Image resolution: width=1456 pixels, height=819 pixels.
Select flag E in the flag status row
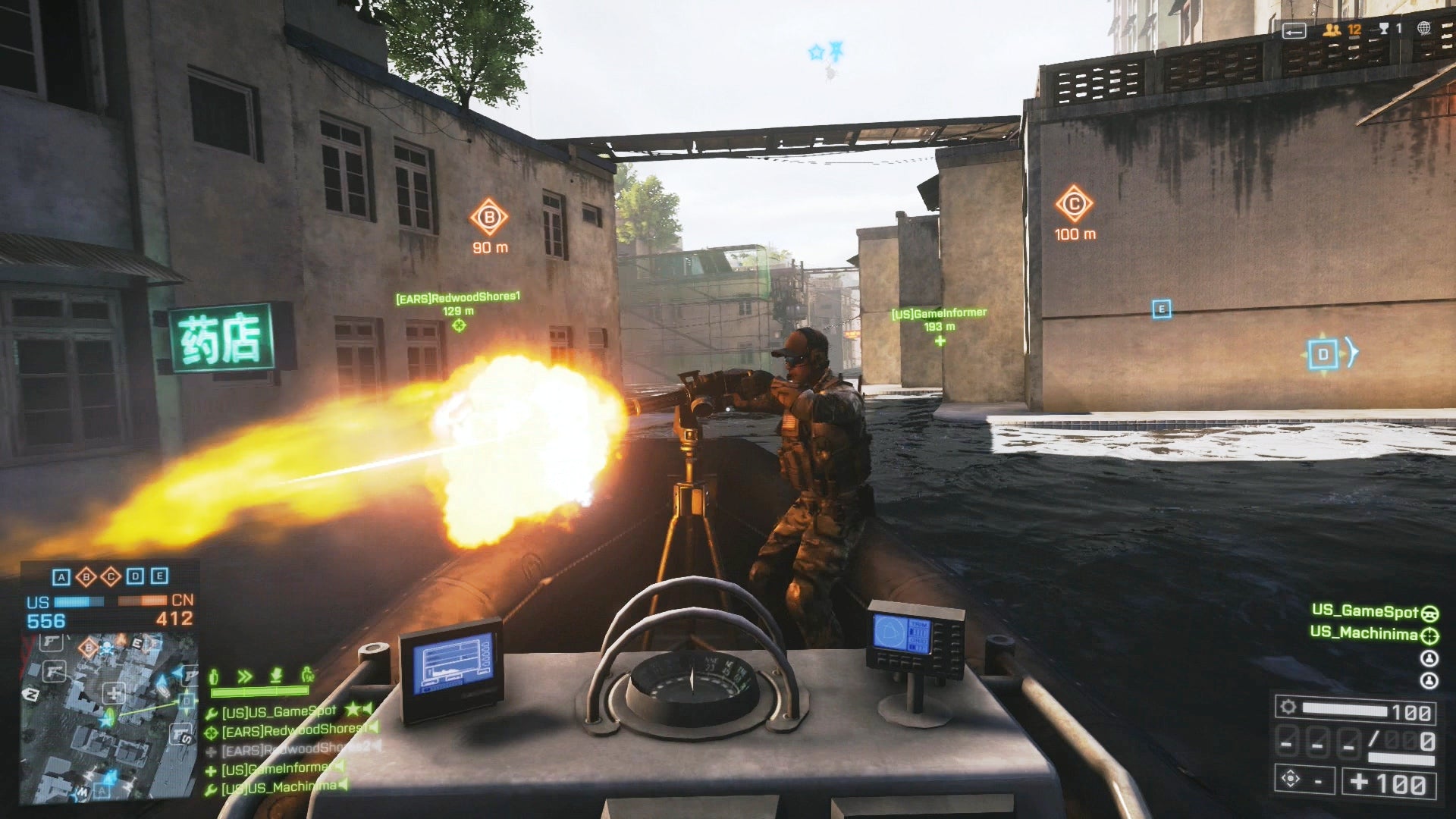[x=159, y=576]
